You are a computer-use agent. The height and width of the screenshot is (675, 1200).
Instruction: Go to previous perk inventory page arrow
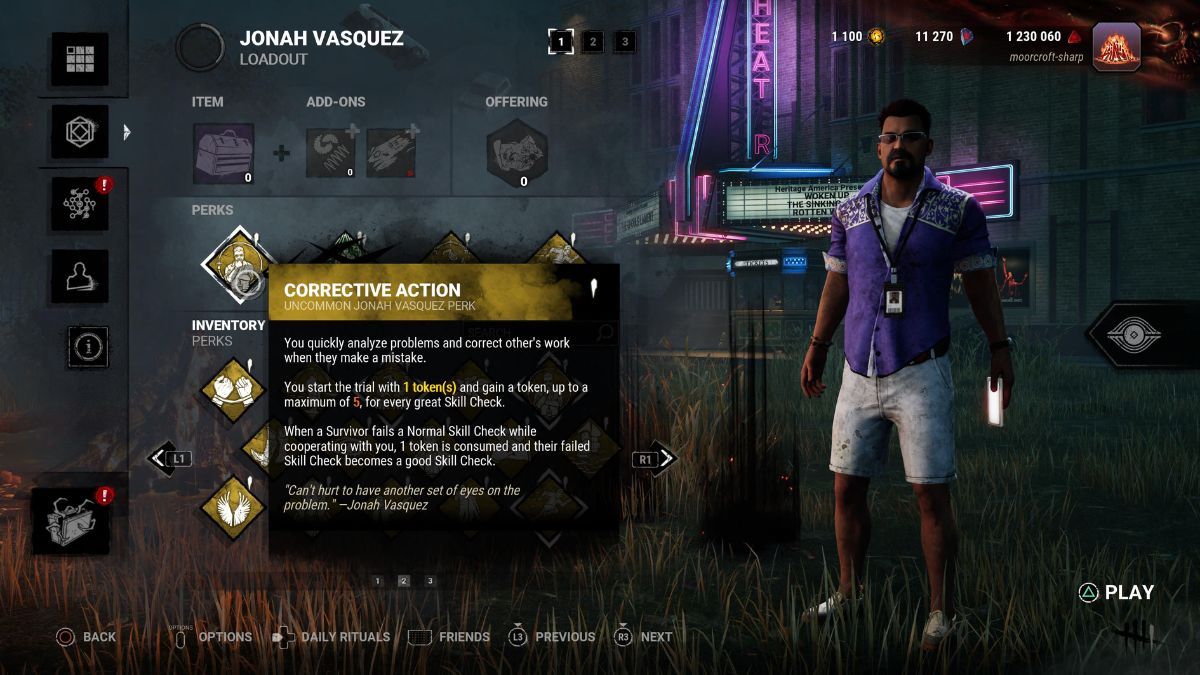[x=161, y=459]
